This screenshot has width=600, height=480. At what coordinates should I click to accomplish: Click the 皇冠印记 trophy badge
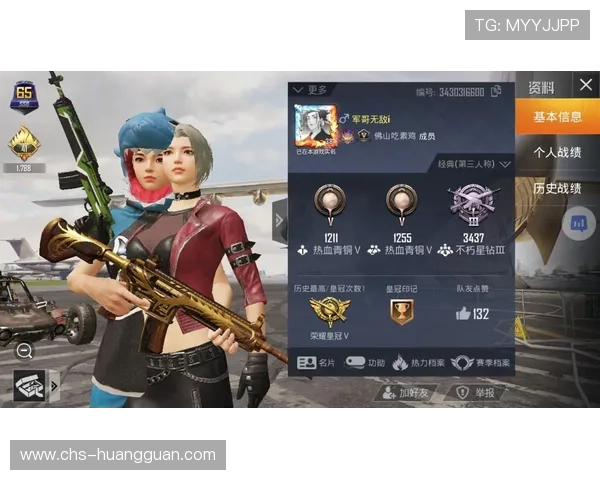400,313
